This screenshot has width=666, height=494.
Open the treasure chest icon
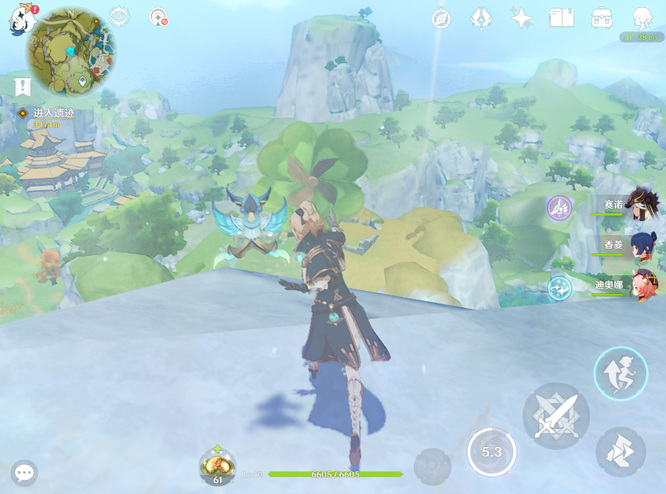(602, 18)
